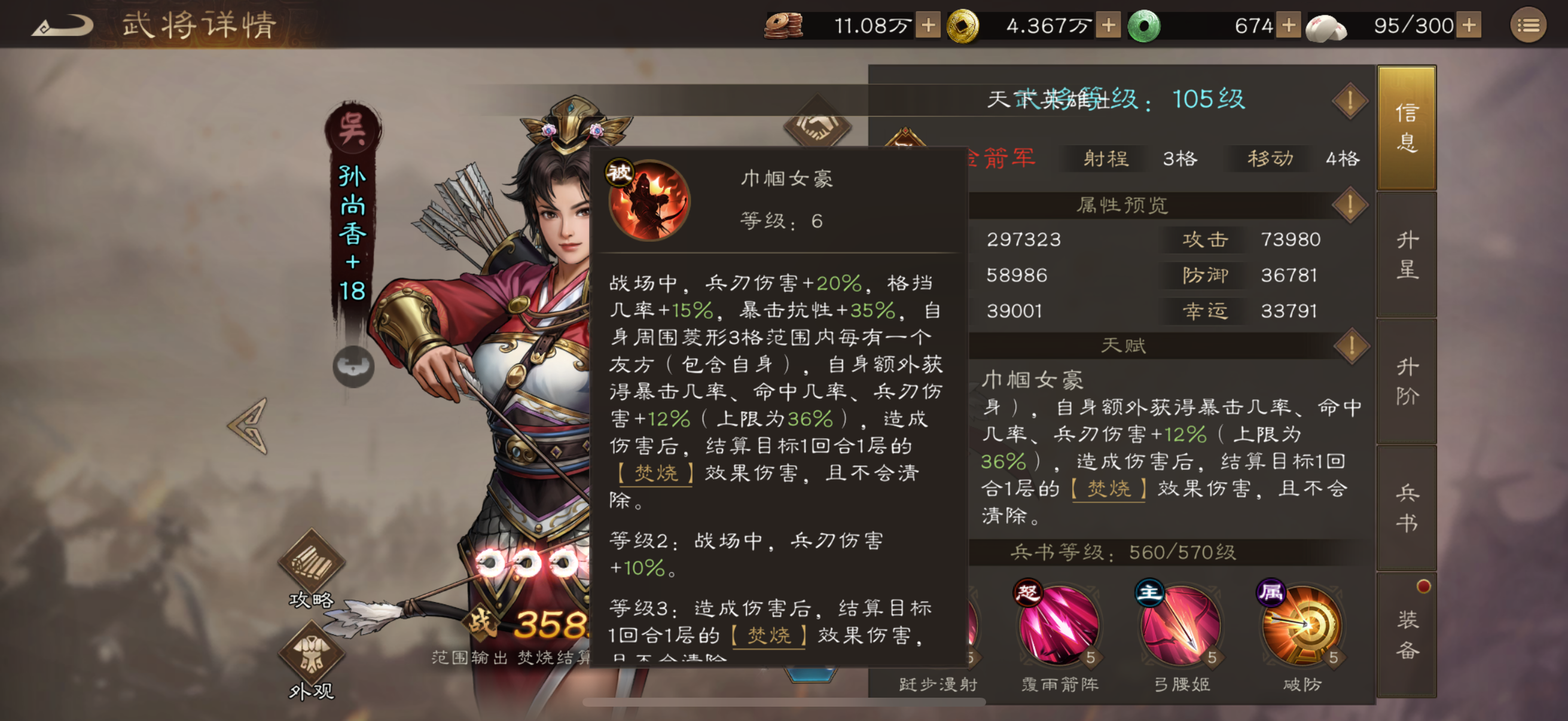Click the plus beside 11.08万 coins
The width and height of the screenshot is (1568, 721).
point(928,26)
